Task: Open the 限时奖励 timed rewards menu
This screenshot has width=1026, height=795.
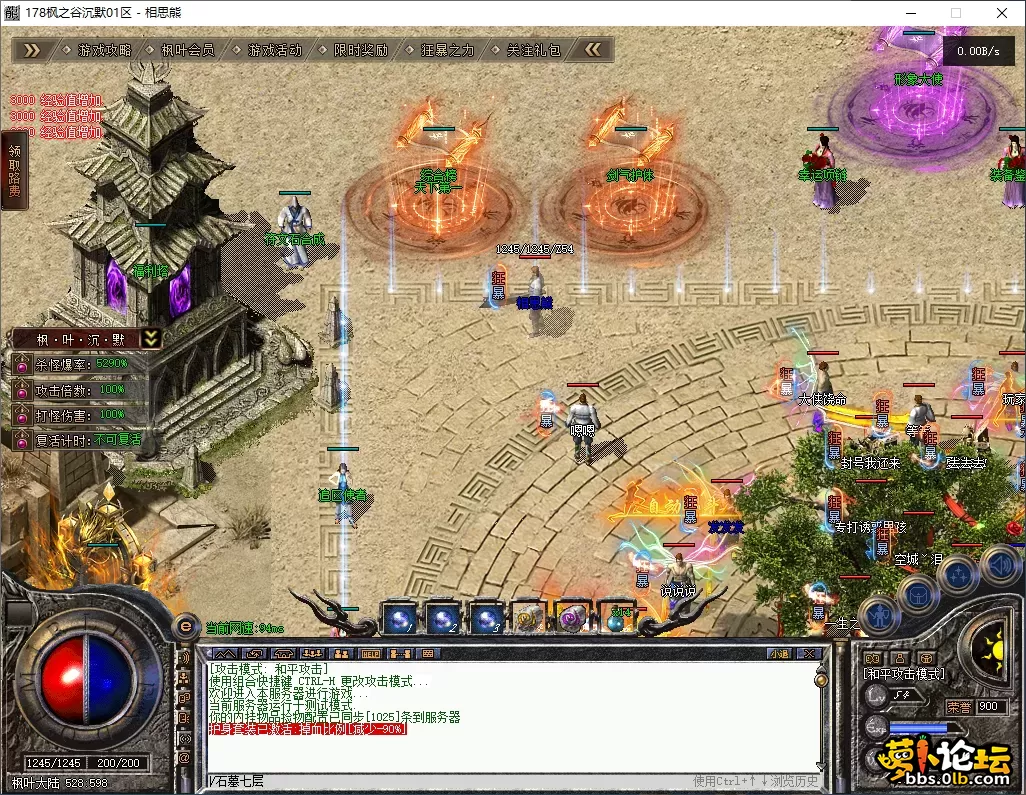Action: 360,50
